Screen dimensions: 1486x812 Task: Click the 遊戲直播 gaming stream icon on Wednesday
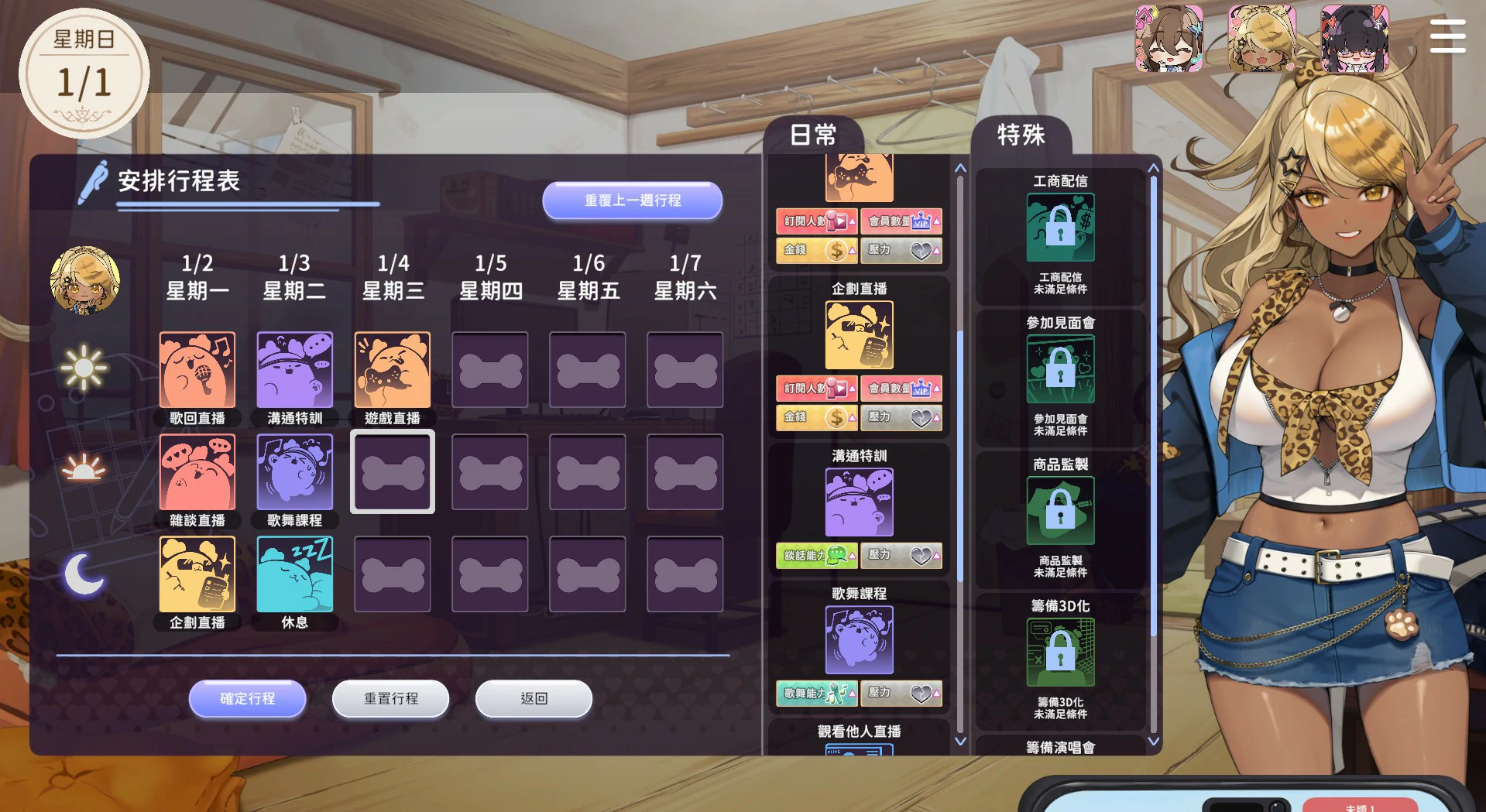tap(392, 370)
